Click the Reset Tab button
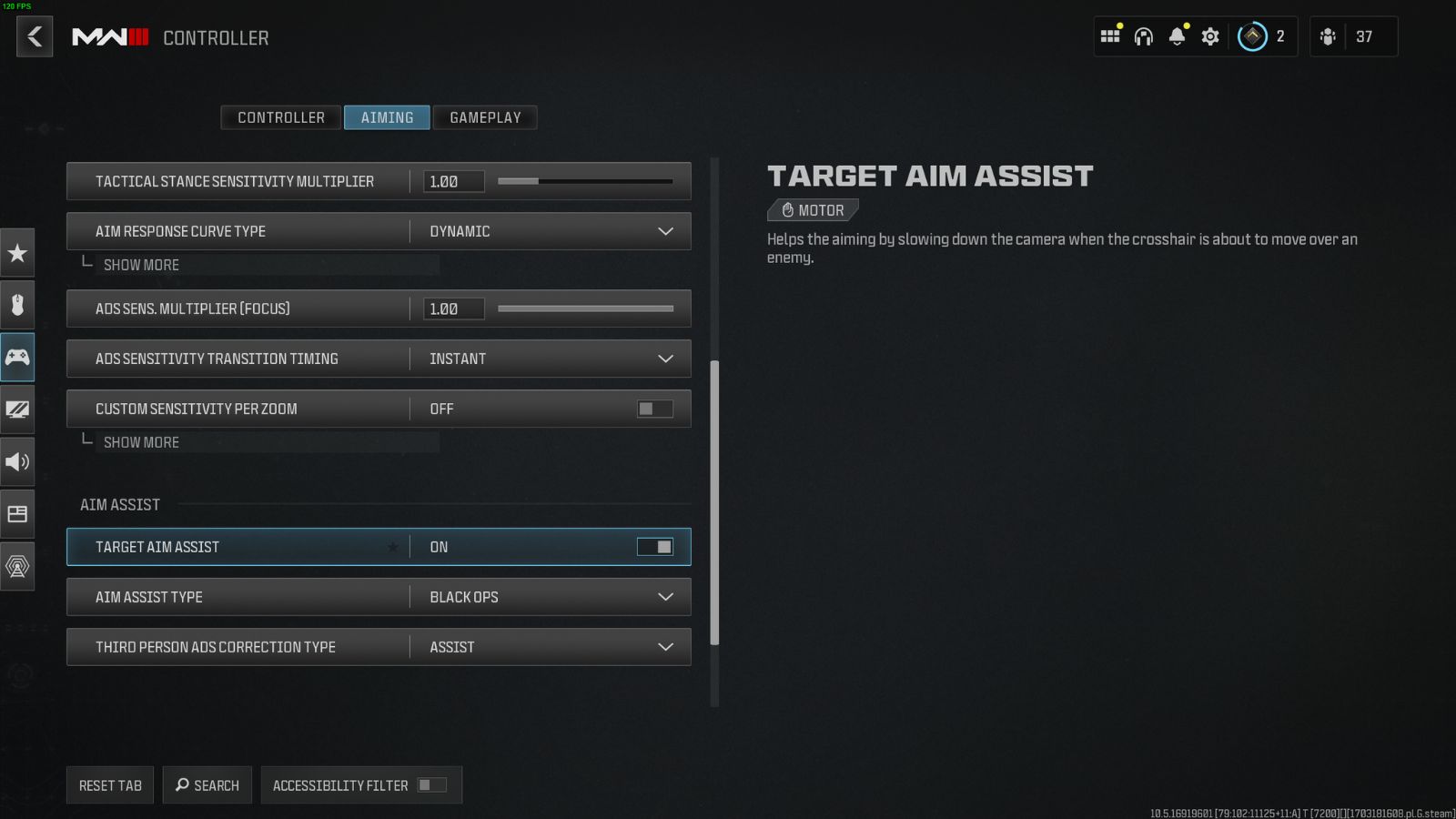This screenshot has width=1456, height=819. pyautogui.click(x=109, y=784)
